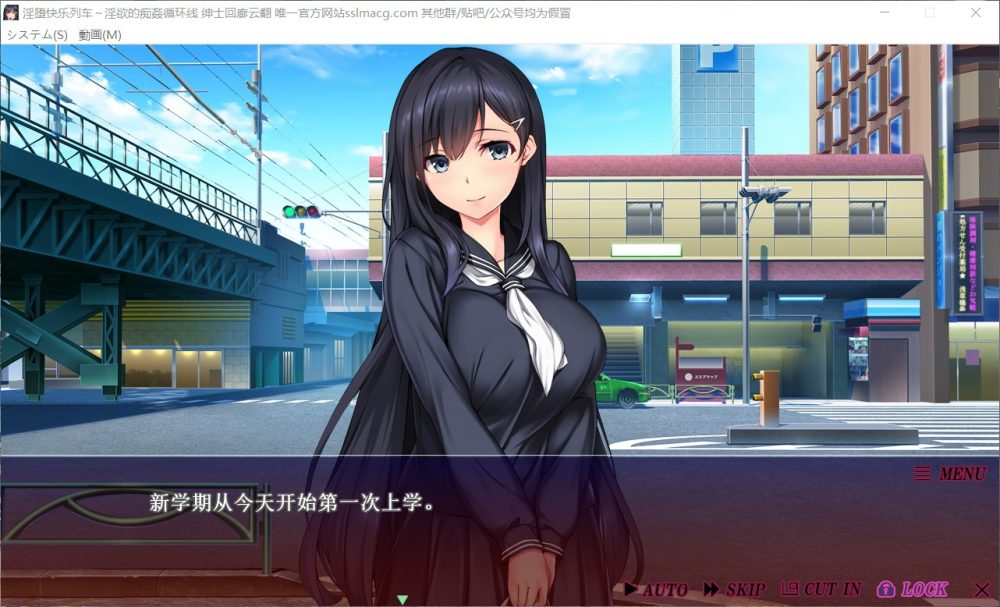Open the システム(S) menu
The height and width of the screenshot is (607, 1000).
click(37, 34)
